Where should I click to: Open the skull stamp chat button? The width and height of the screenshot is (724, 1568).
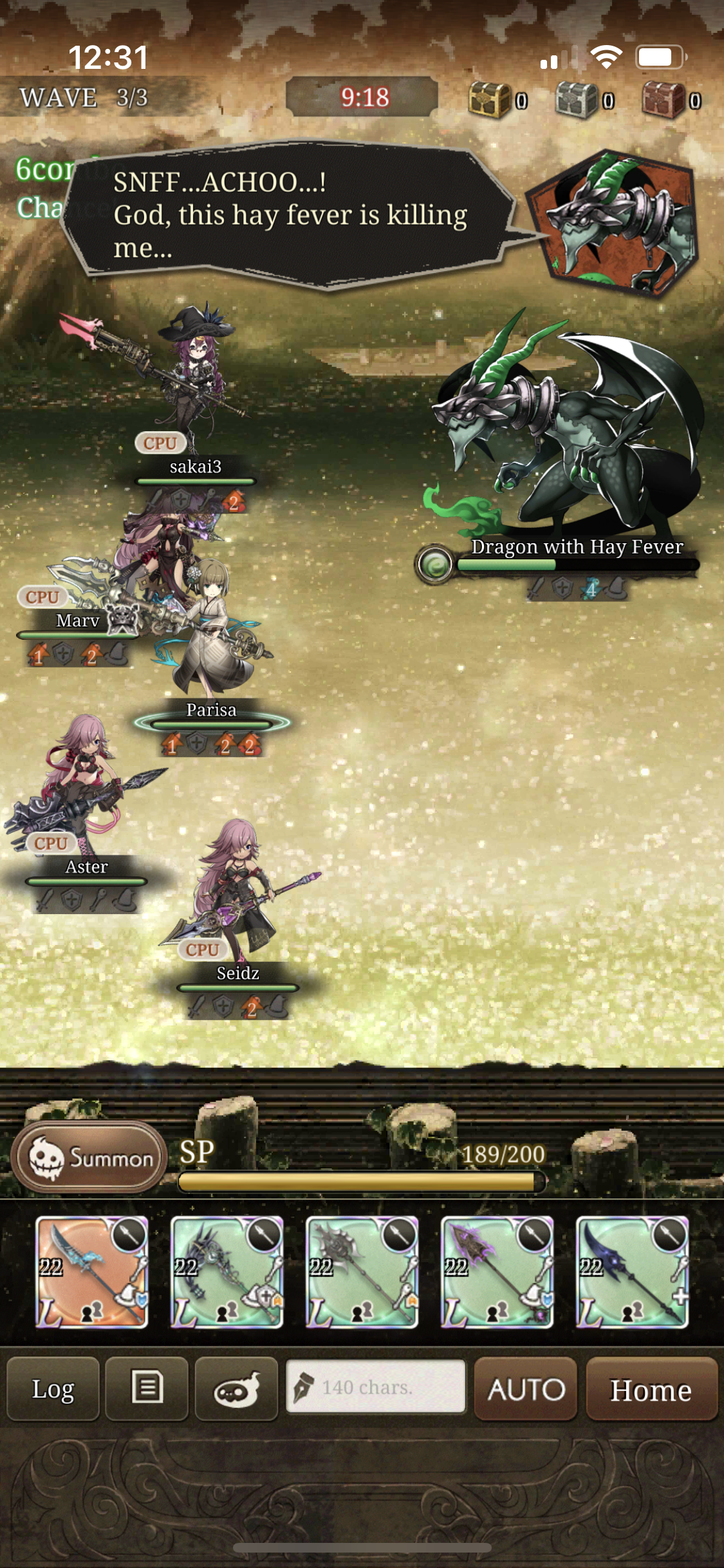pyautogui.click(x=236, y=1388)
